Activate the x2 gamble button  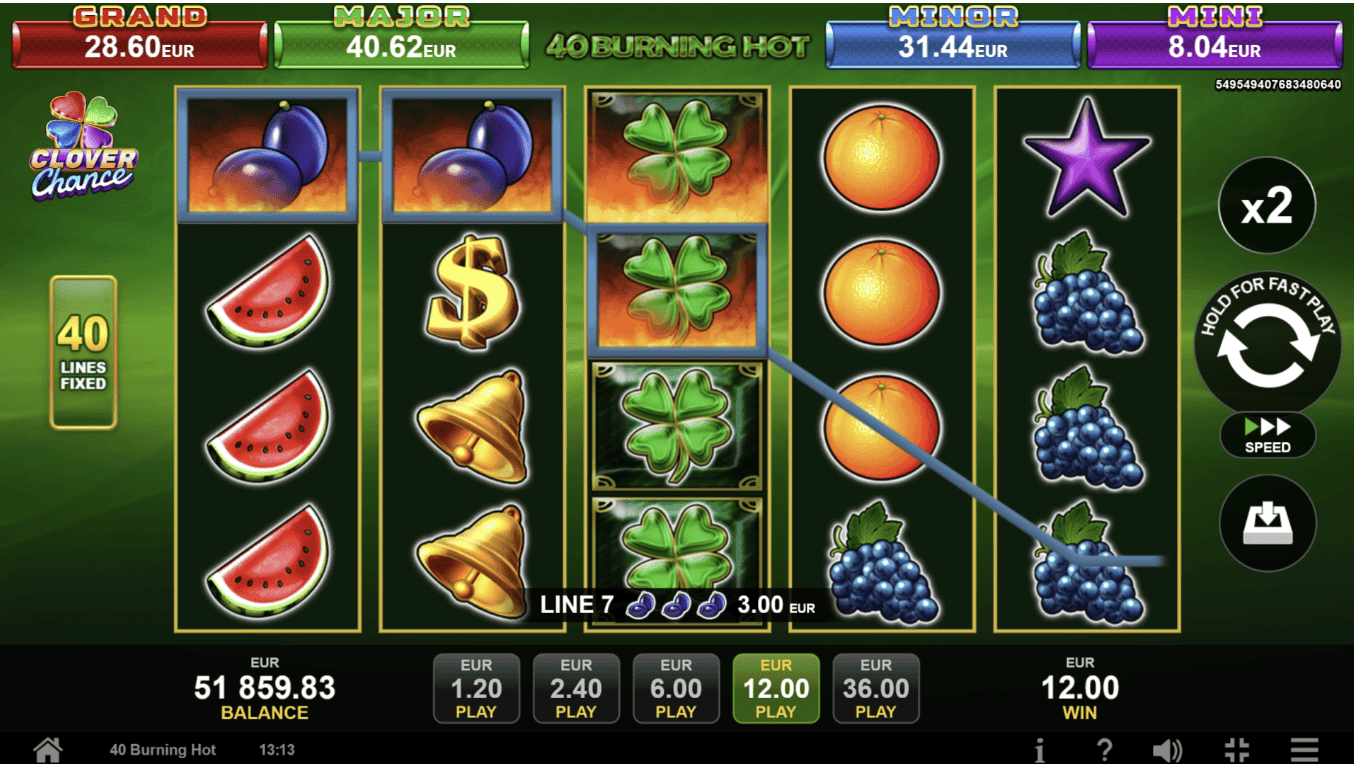(x=1267, y=206)
